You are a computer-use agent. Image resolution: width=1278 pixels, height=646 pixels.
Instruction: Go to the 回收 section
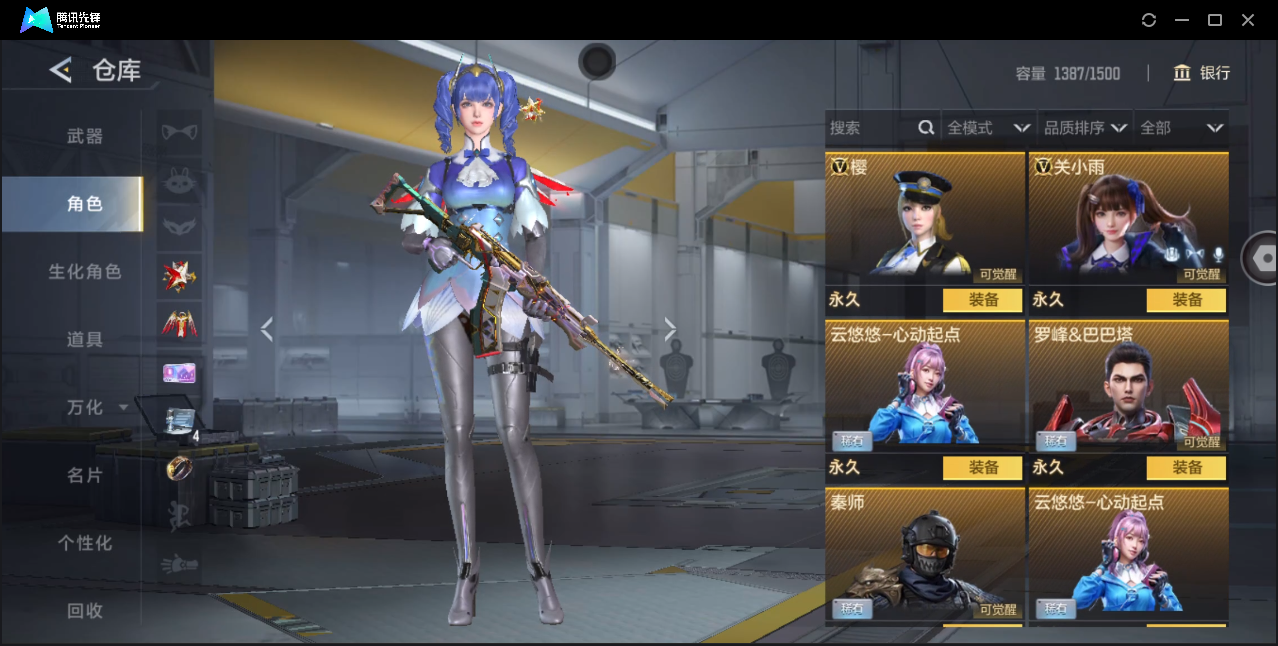point(85,610)
